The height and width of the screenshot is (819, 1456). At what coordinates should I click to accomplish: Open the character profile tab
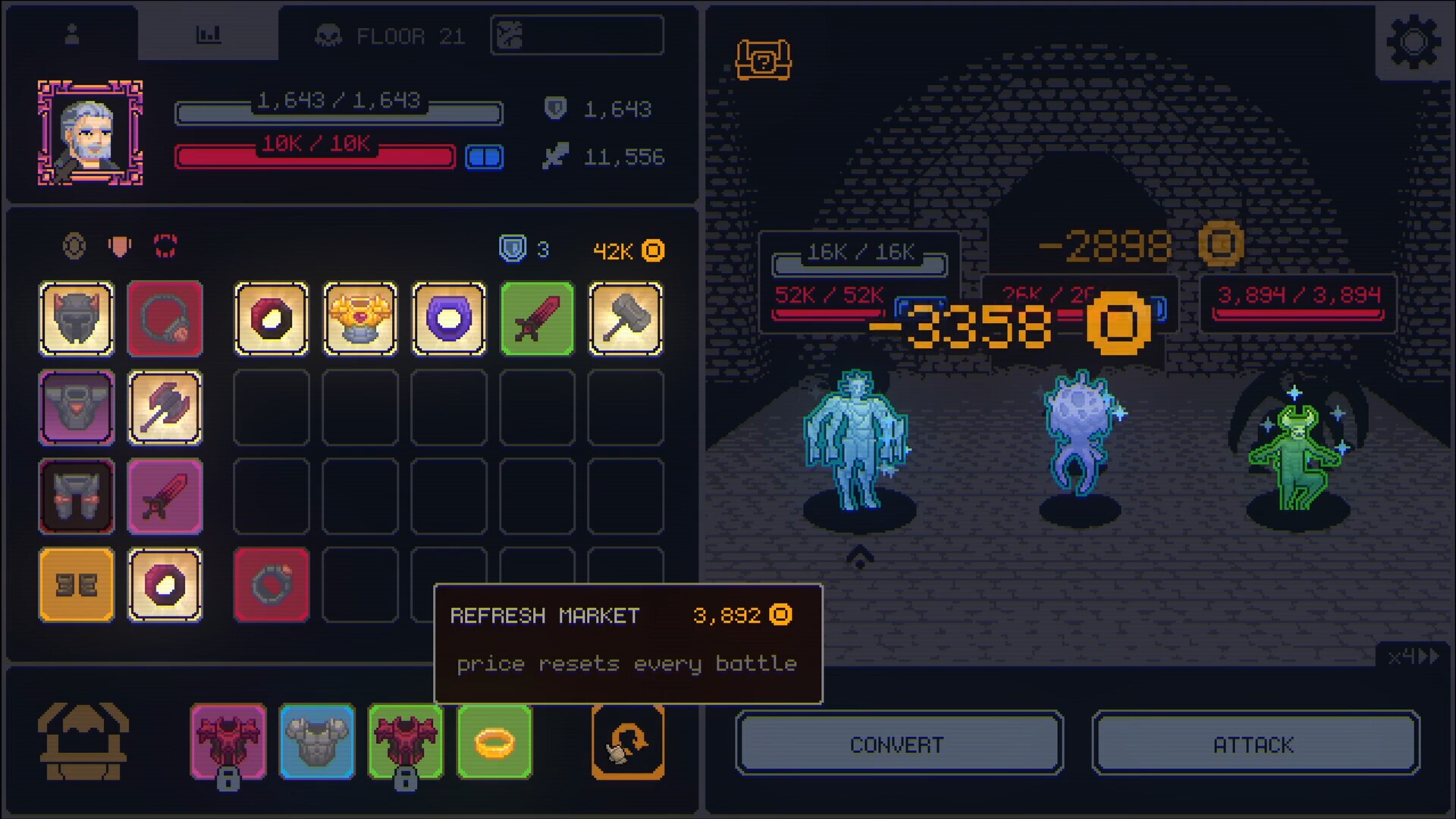click(72, 33)
